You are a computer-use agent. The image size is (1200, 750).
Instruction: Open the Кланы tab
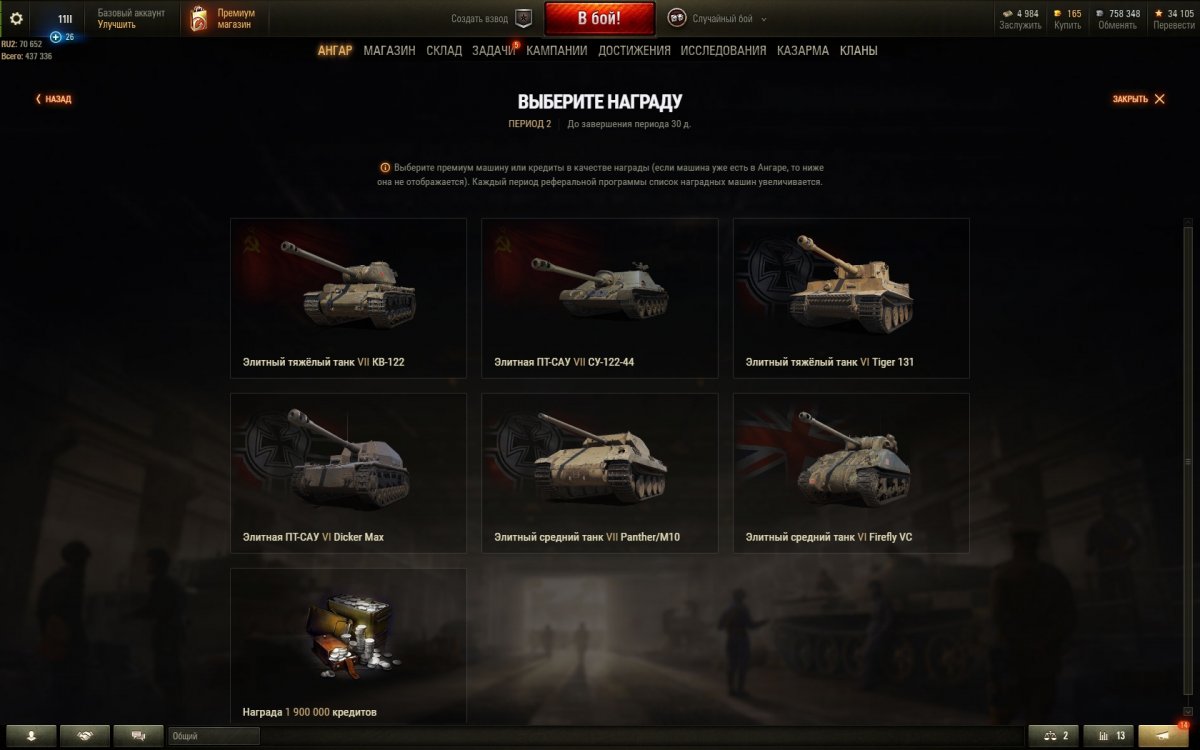click(x=859, y=51)
